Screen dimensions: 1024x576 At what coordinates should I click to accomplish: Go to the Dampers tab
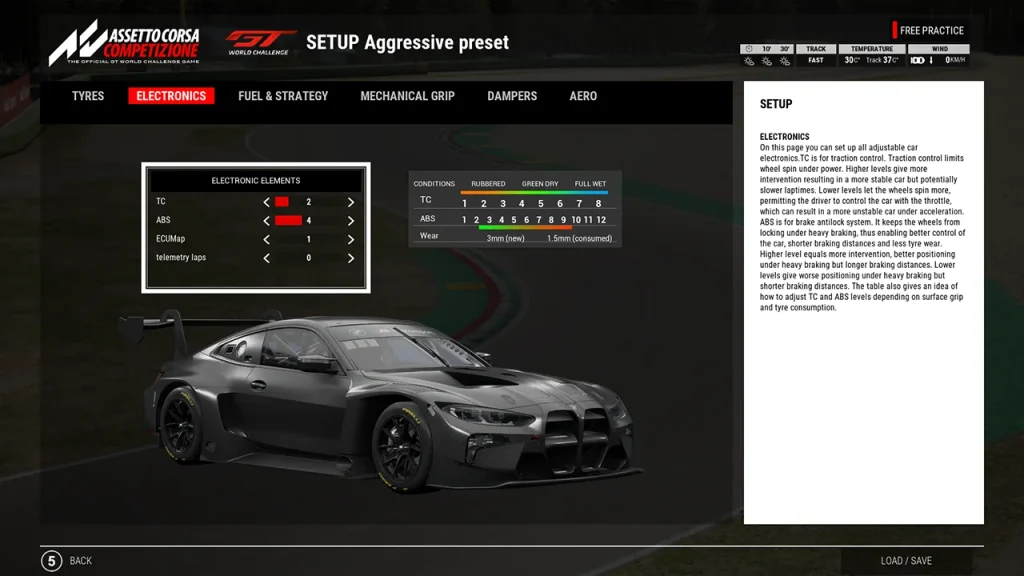[512, 96]
